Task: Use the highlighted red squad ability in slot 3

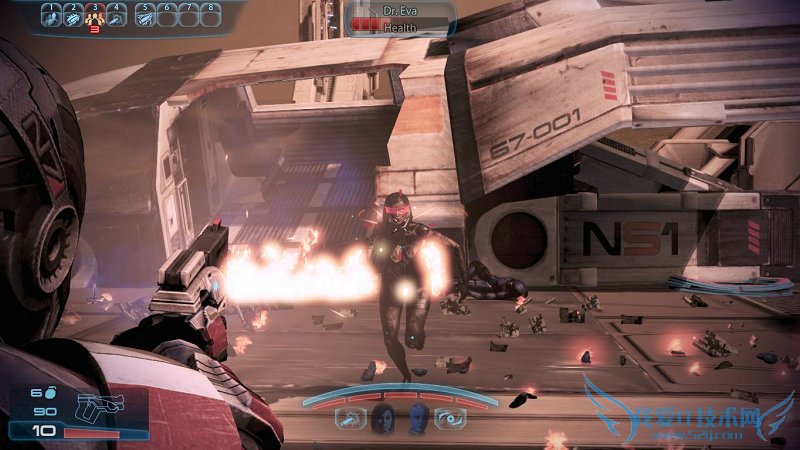Action: (x=95, y=15)
